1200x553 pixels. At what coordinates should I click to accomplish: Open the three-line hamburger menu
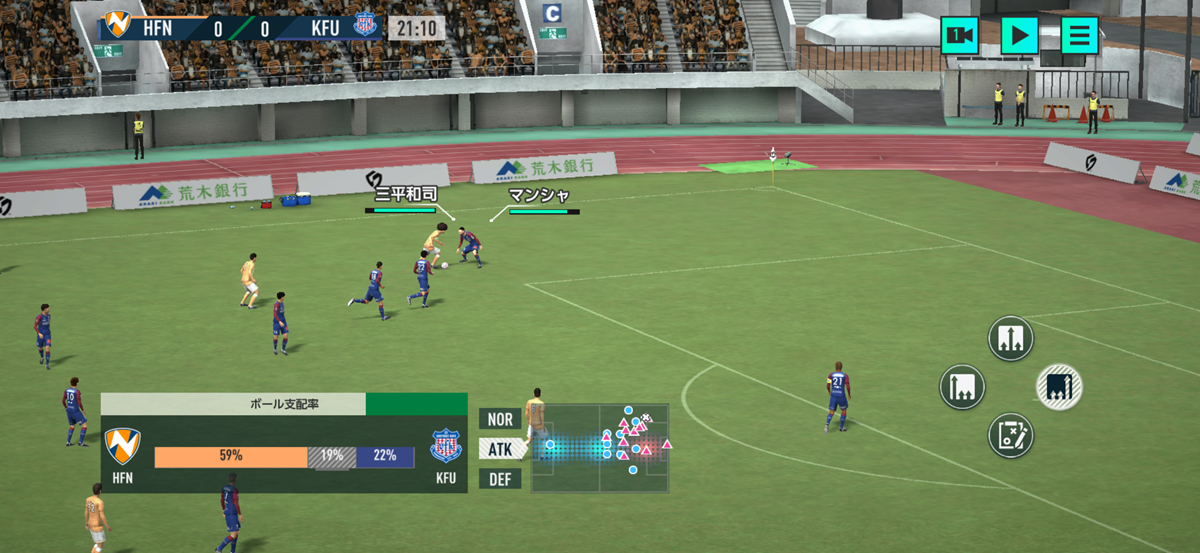click(1079, 36)
